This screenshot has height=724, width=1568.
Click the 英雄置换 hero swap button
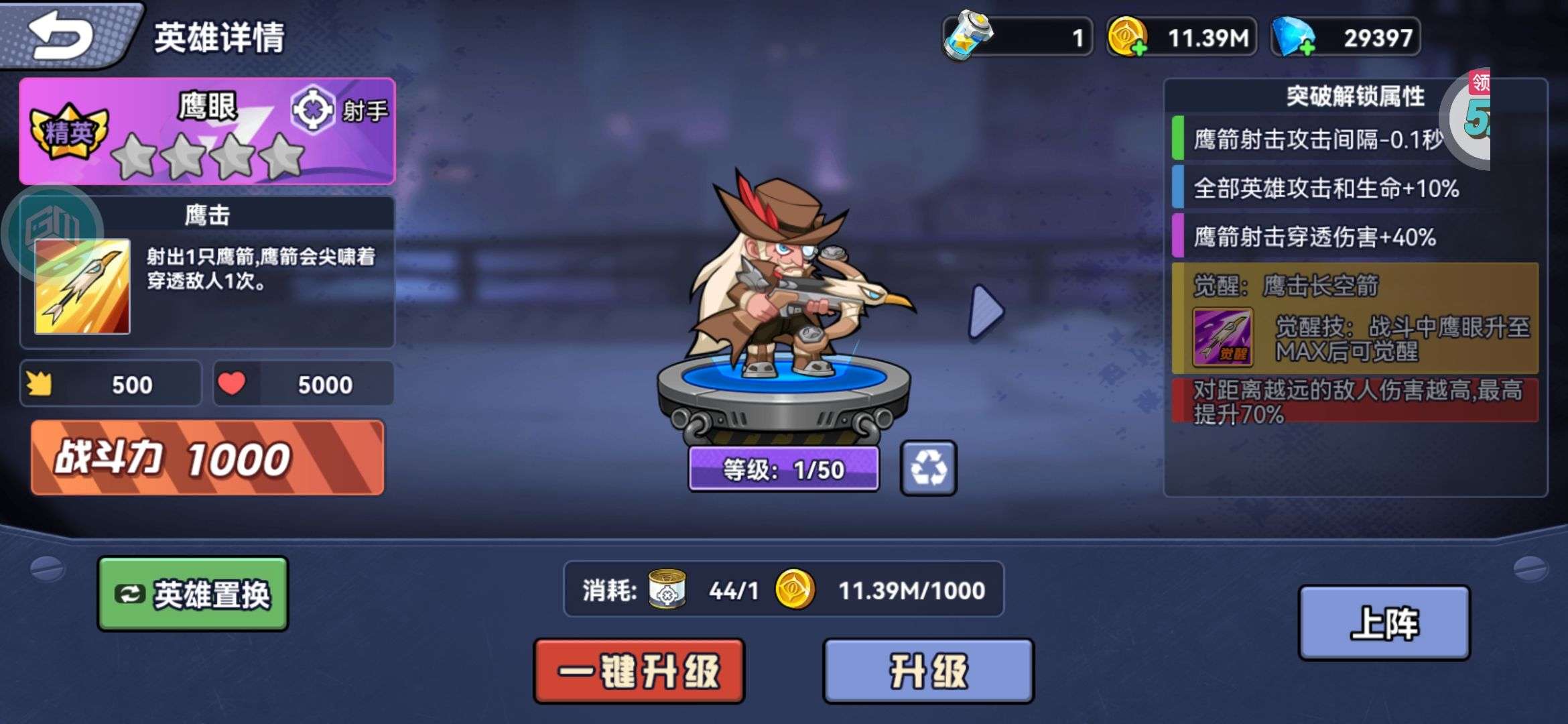(193, 594)
